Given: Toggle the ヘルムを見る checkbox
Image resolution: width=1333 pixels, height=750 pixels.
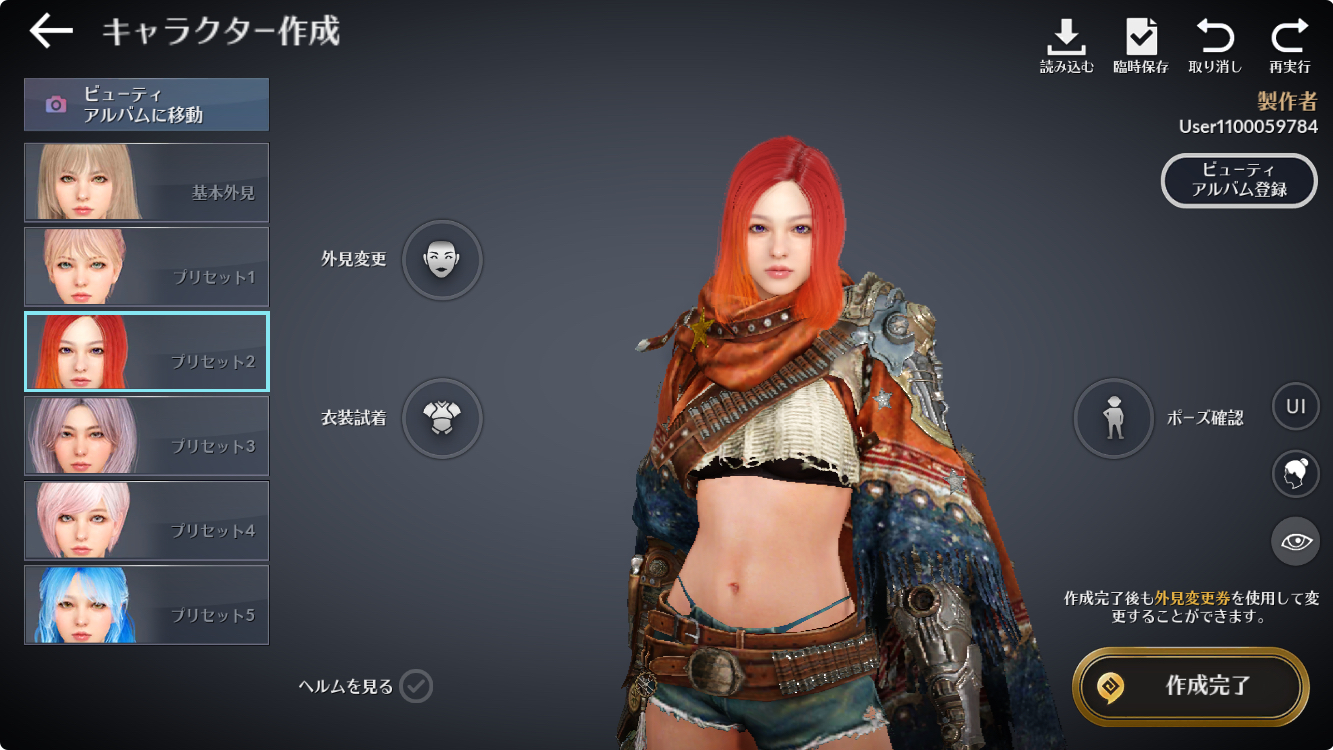Looking at the screenshot, I should pyautogui.click(x=416, y=686).
